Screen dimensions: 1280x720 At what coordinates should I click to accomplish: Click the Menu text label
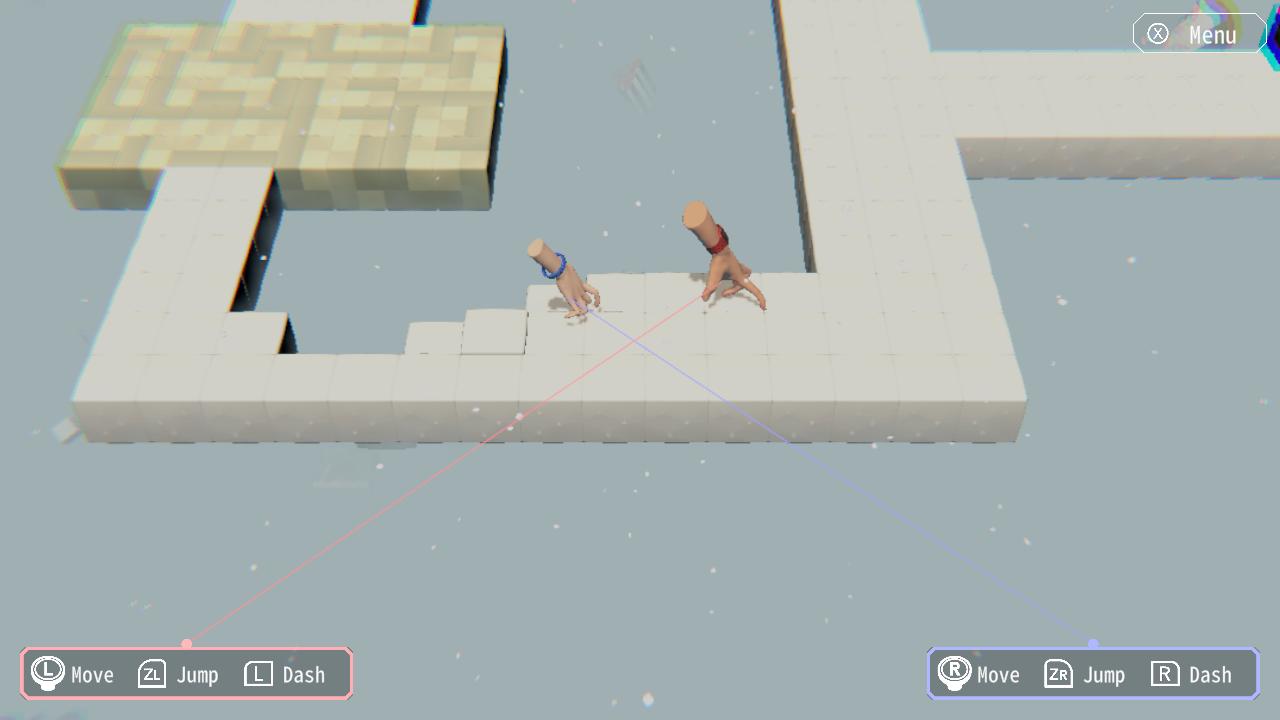pyautogui.click(x=1212, y=35)
